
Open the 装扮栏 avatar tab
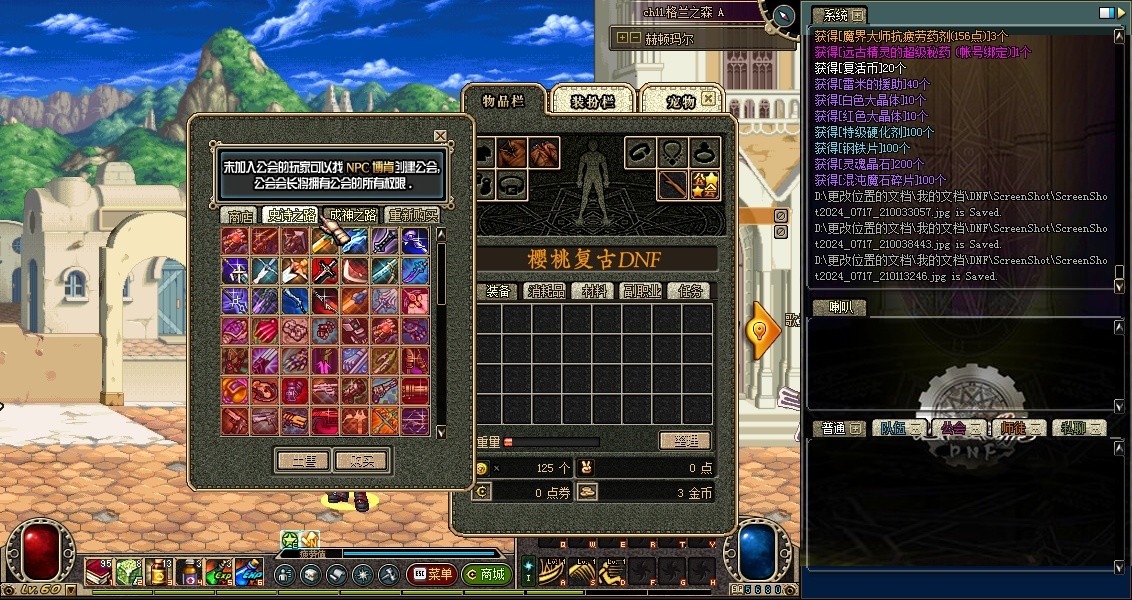591,101
